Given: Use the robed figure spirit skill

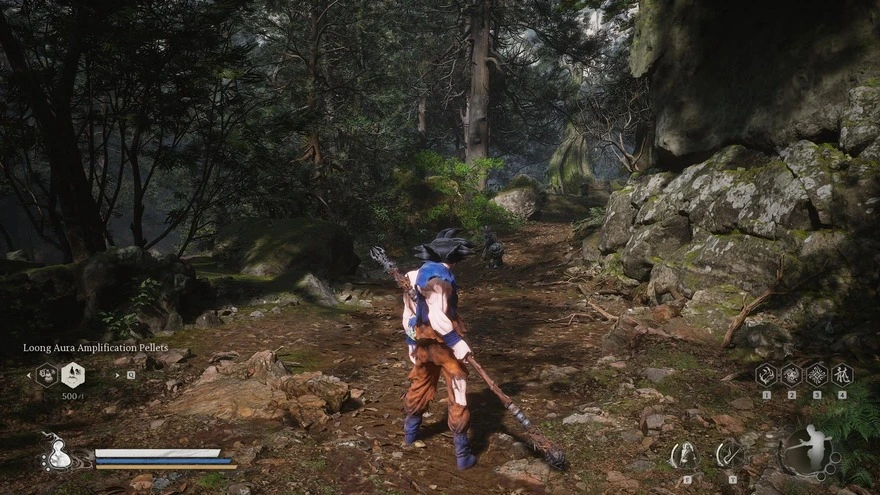Looking at the screenshot, I should click(685, 456).
